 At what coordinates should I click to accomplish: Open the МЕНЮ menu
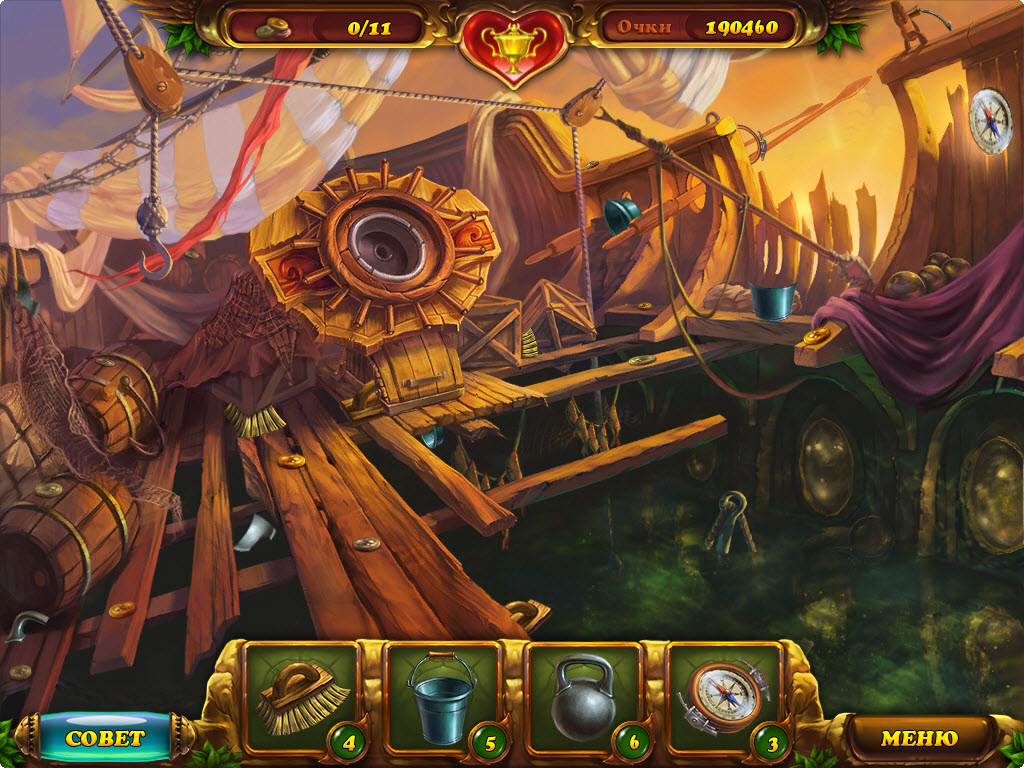[x=918, y=738]
